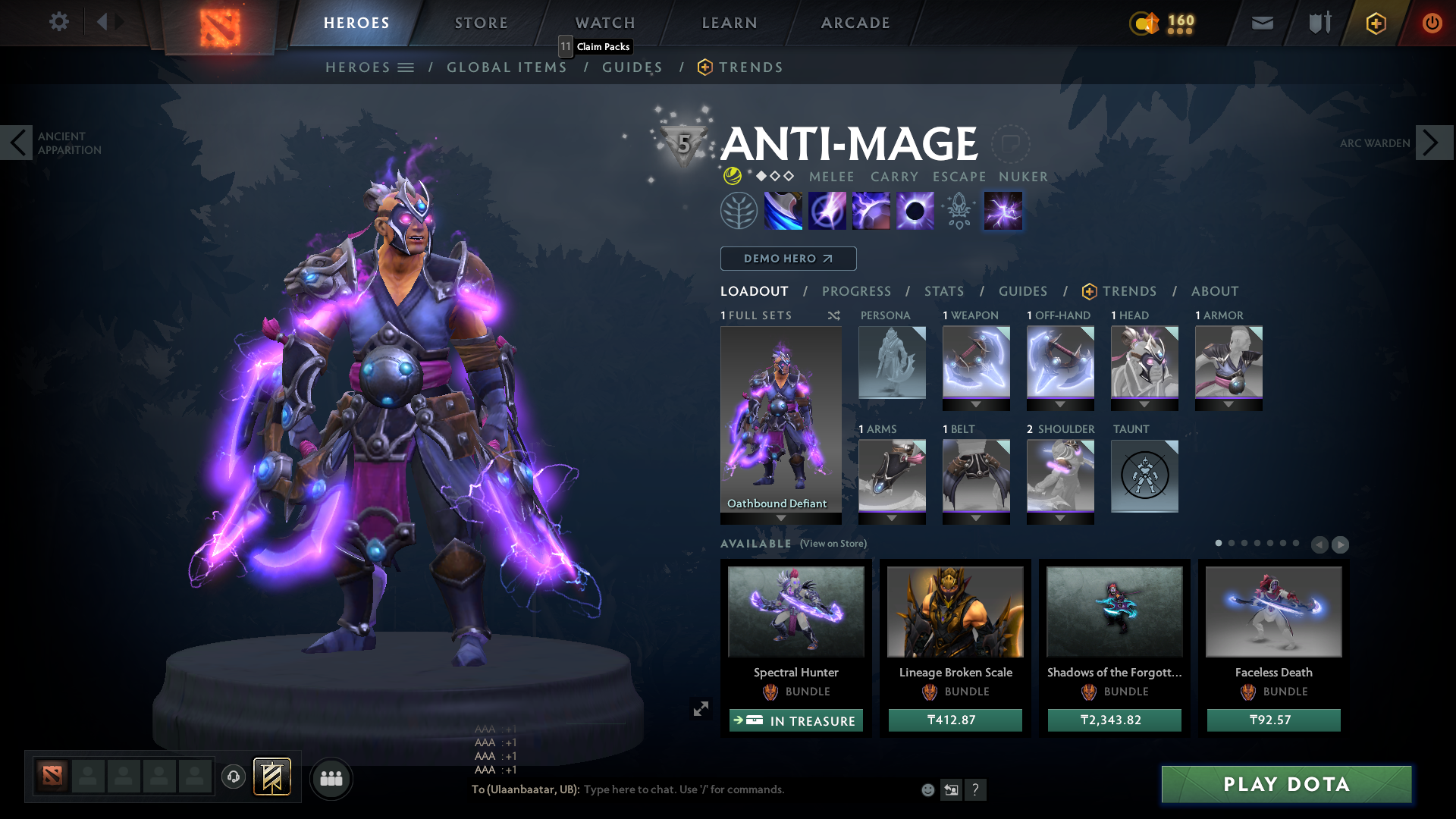Image resolution: width=1456 pixels, height=819 pixels.
Task: Click the Counterspell ability icon
Action: point(871,210)
